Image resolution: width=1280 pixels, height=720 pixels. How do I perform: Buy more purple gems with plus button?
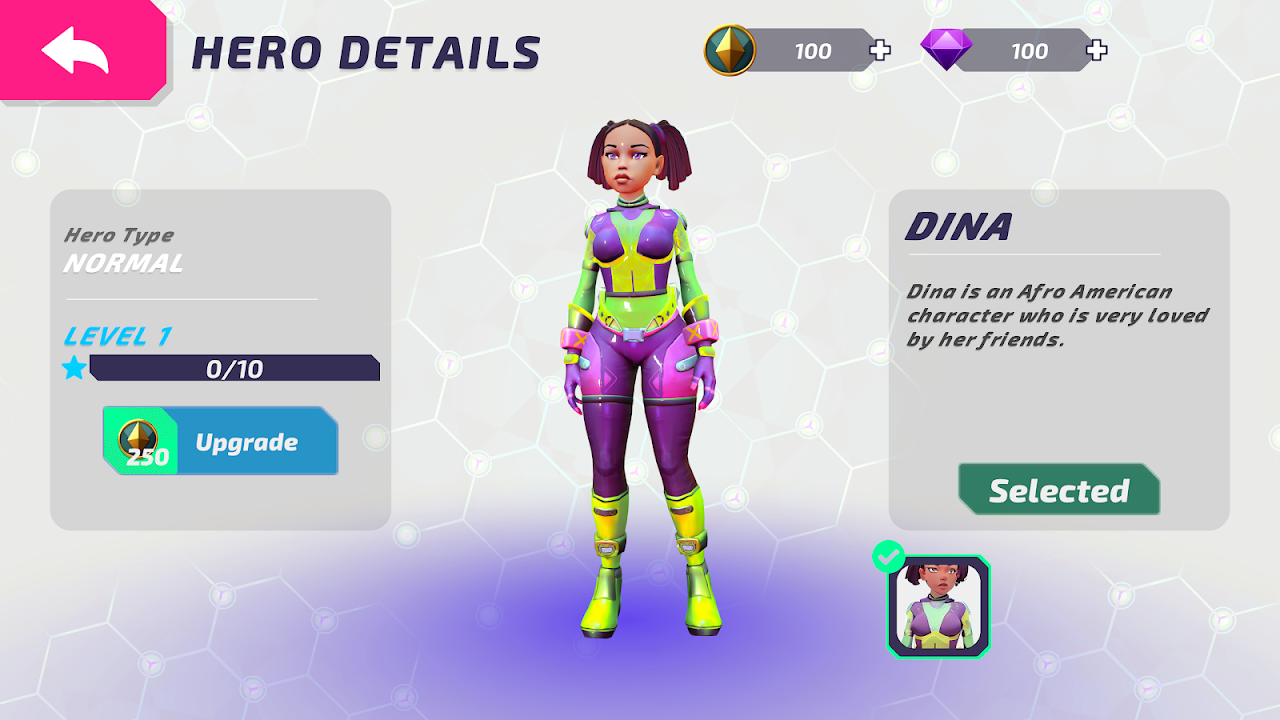(1097, 51)
